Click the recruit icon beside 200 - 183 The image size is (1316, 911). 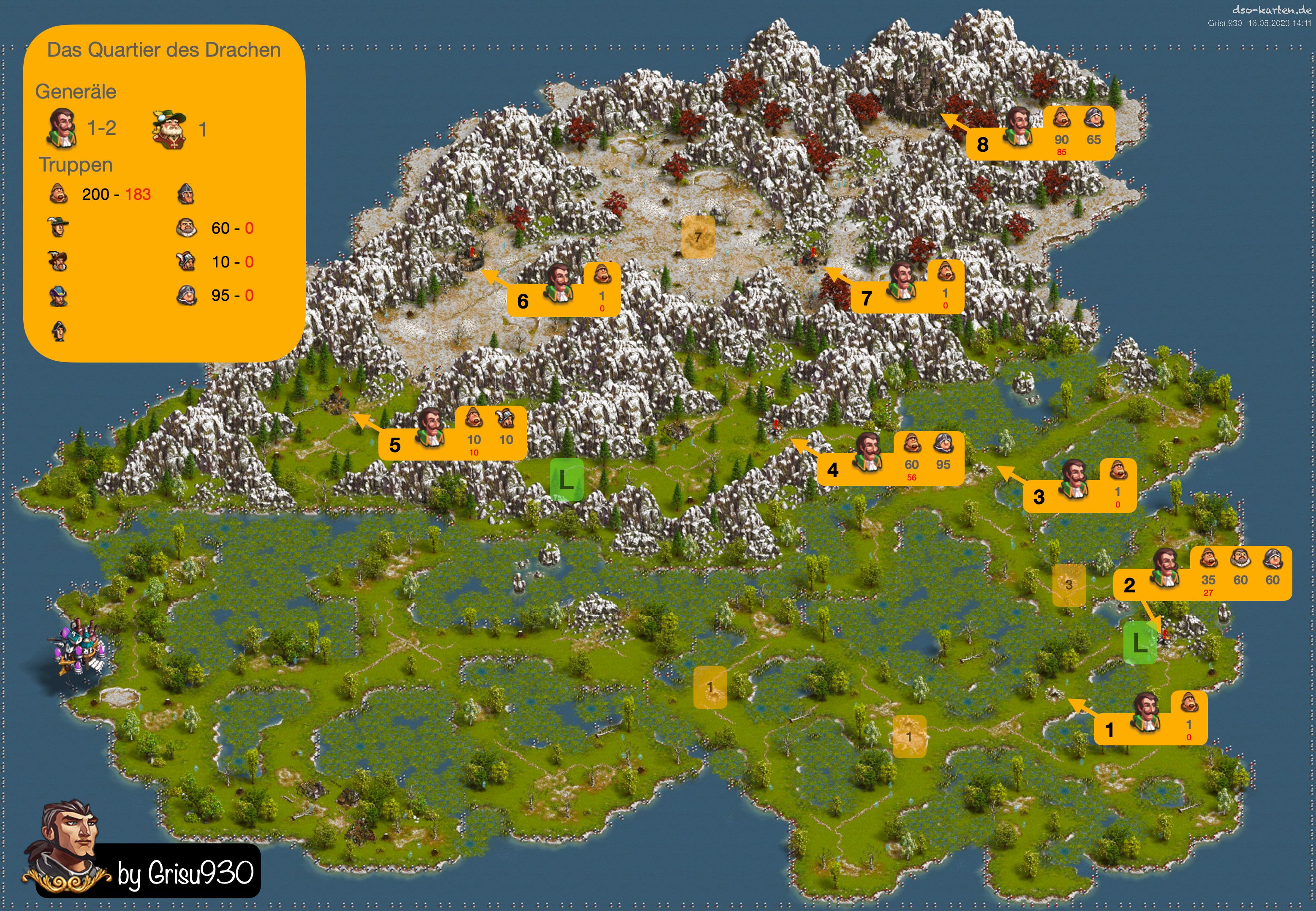point(58,194)
